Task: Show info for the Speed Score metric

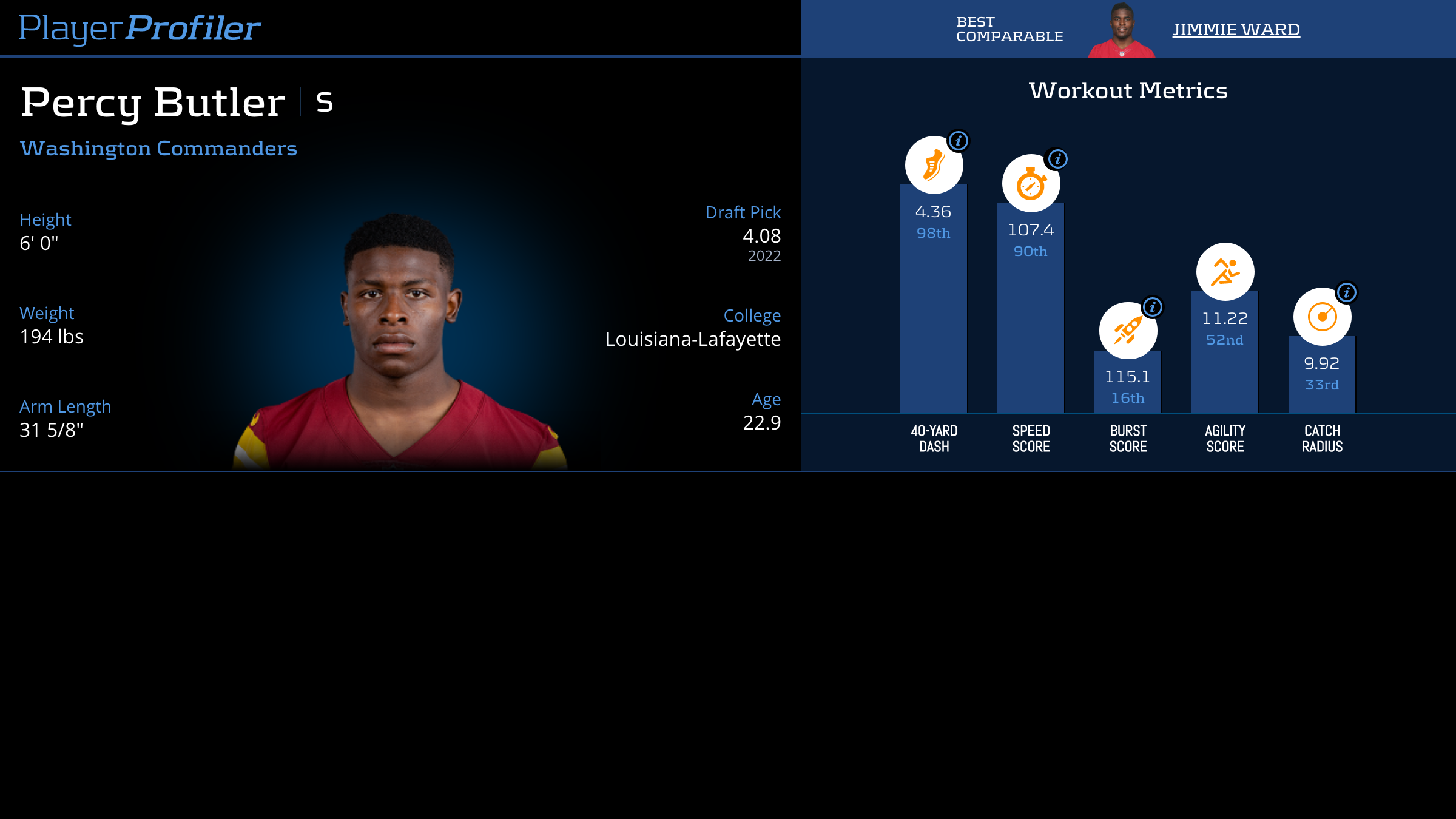Action: (1058, 160)
